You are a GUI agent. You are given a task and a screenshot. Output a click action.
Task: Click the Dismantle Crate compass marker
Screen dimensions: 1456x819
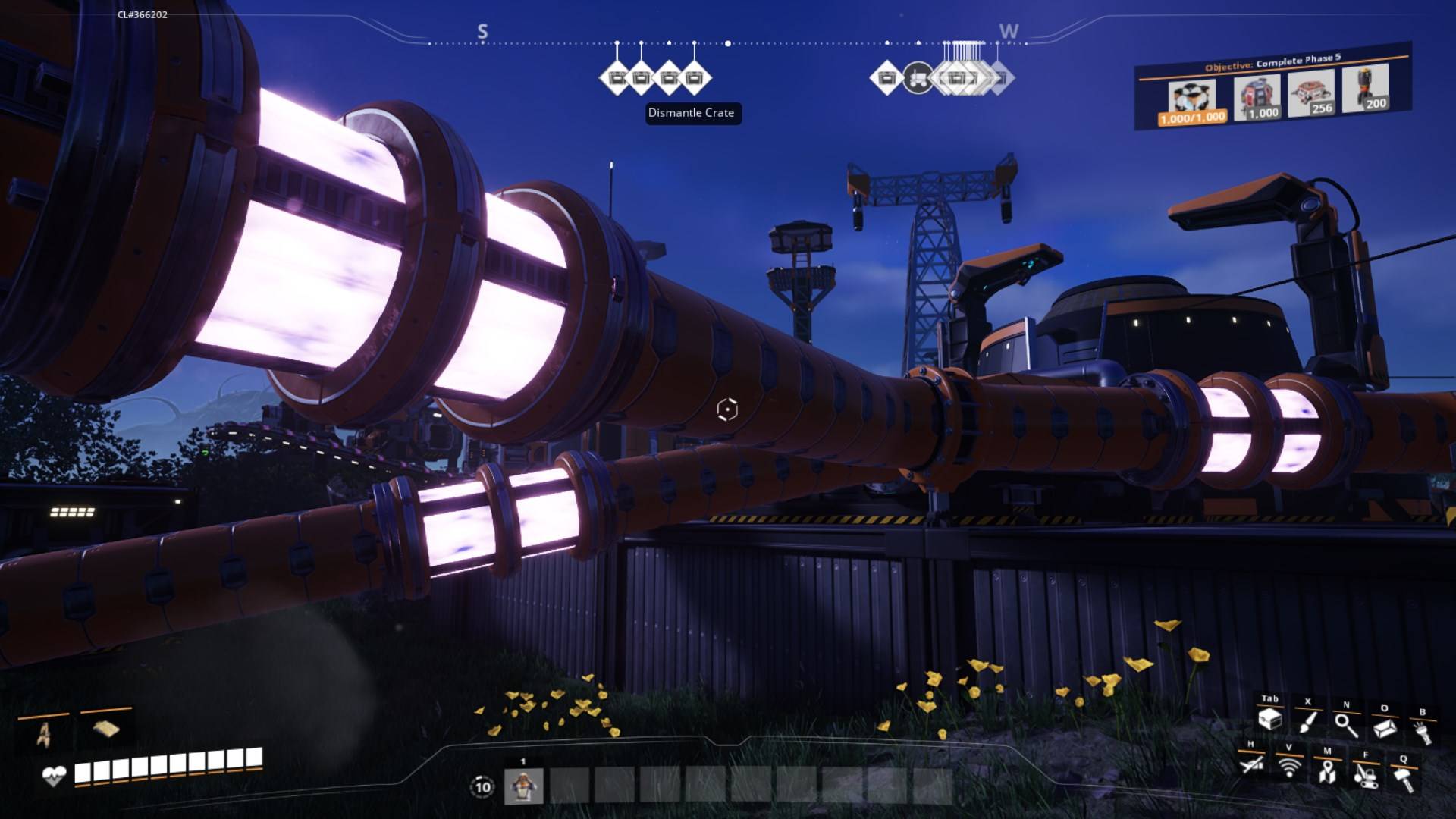tap(693, 78)
